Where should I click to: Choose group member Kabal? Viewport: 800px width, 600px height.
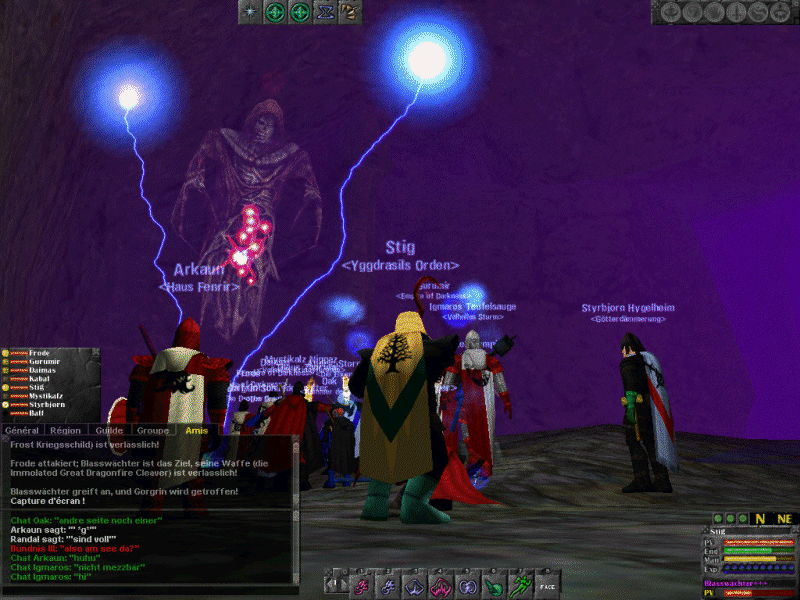(x=40, y=378)
